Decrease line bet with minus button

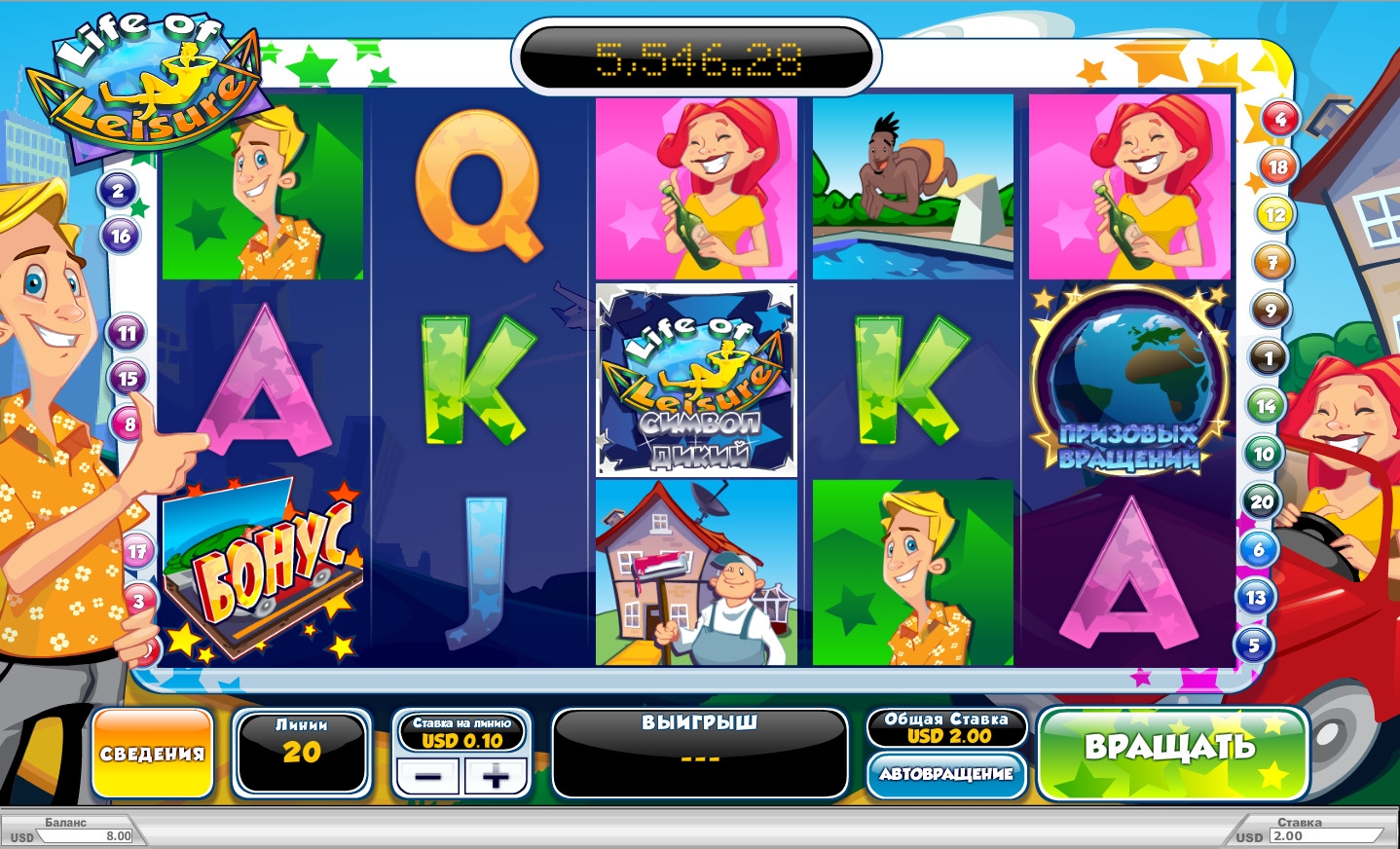pos(428,776)
